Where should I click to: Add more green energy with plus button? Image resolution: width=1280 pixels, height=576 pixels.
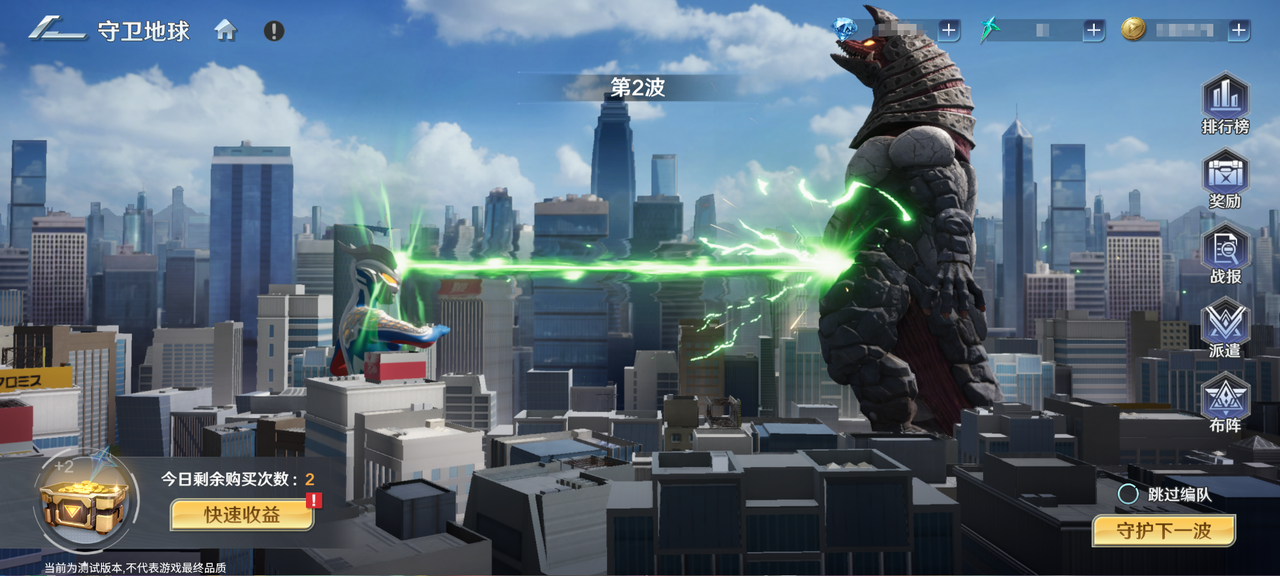tap(1094, 30)
